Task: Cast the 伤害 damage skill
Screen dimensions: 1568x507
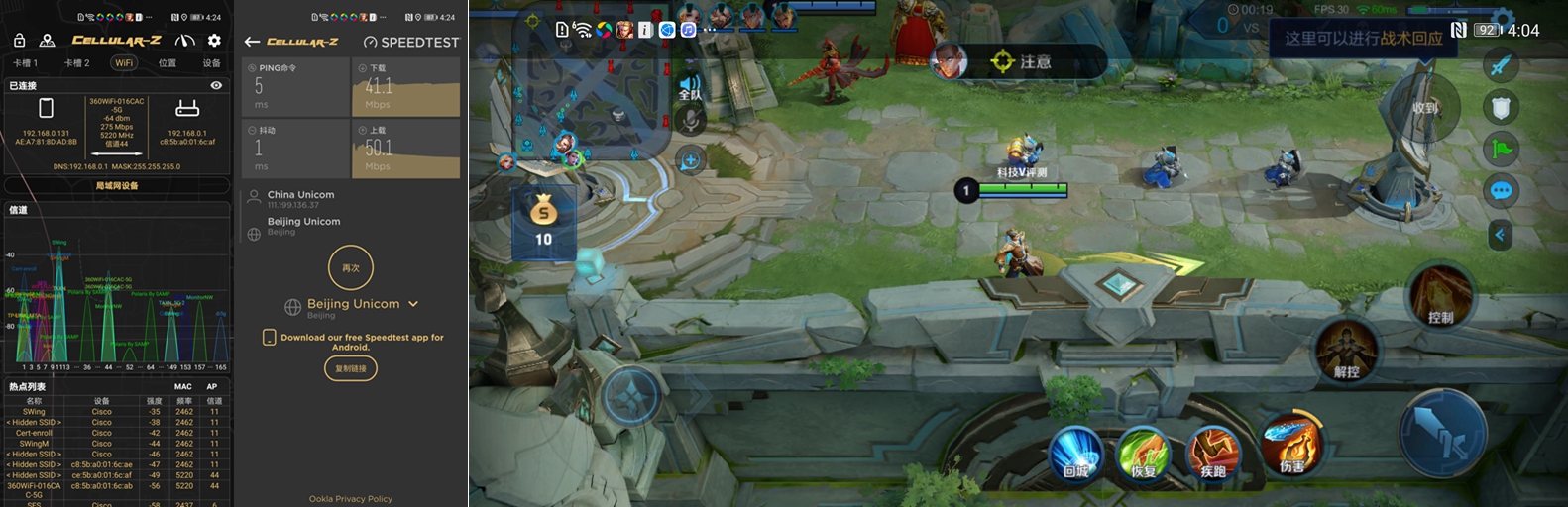Action: click(1289, 444)
